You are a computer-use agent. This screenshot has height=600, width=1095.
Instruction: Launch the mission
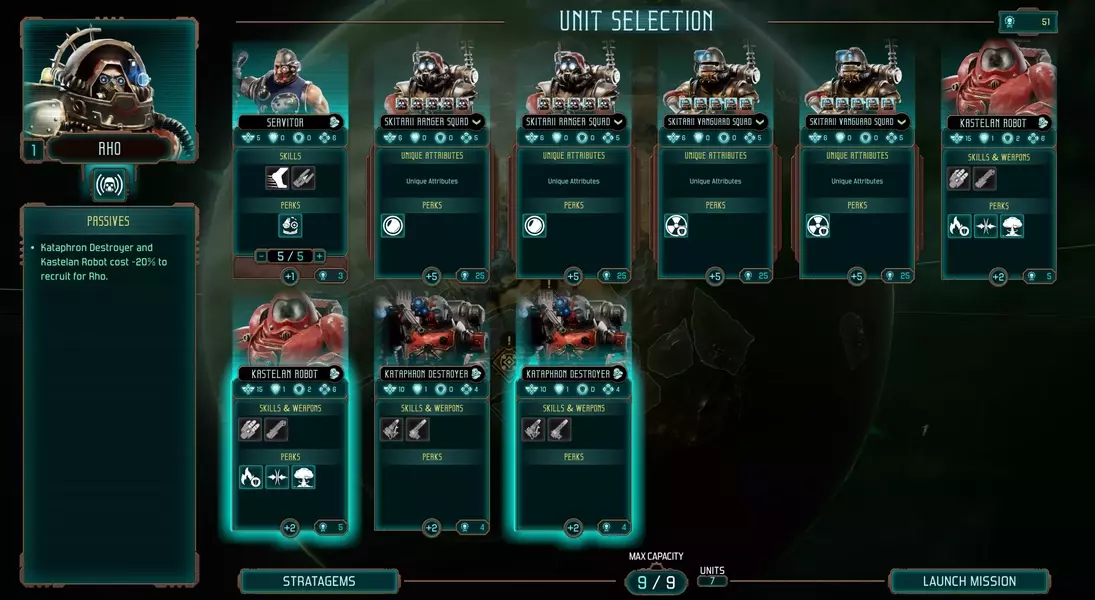click(x=969, y=581)
